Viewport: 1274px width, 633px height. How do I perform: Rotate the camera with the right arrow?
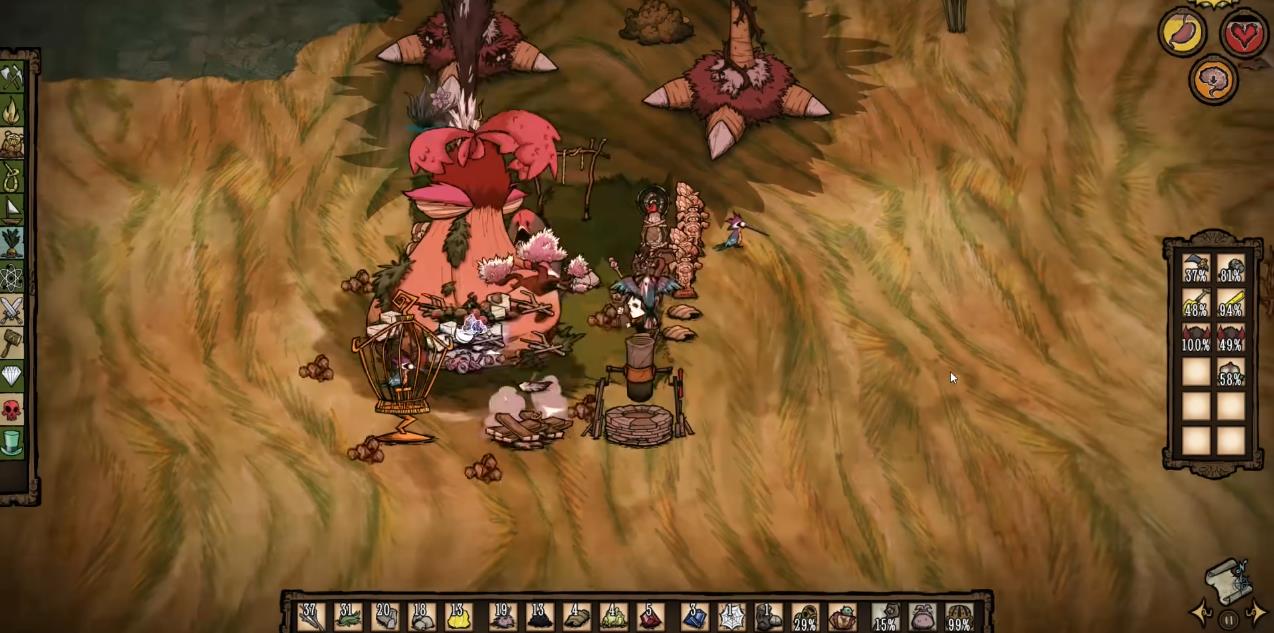point(1256,613)
